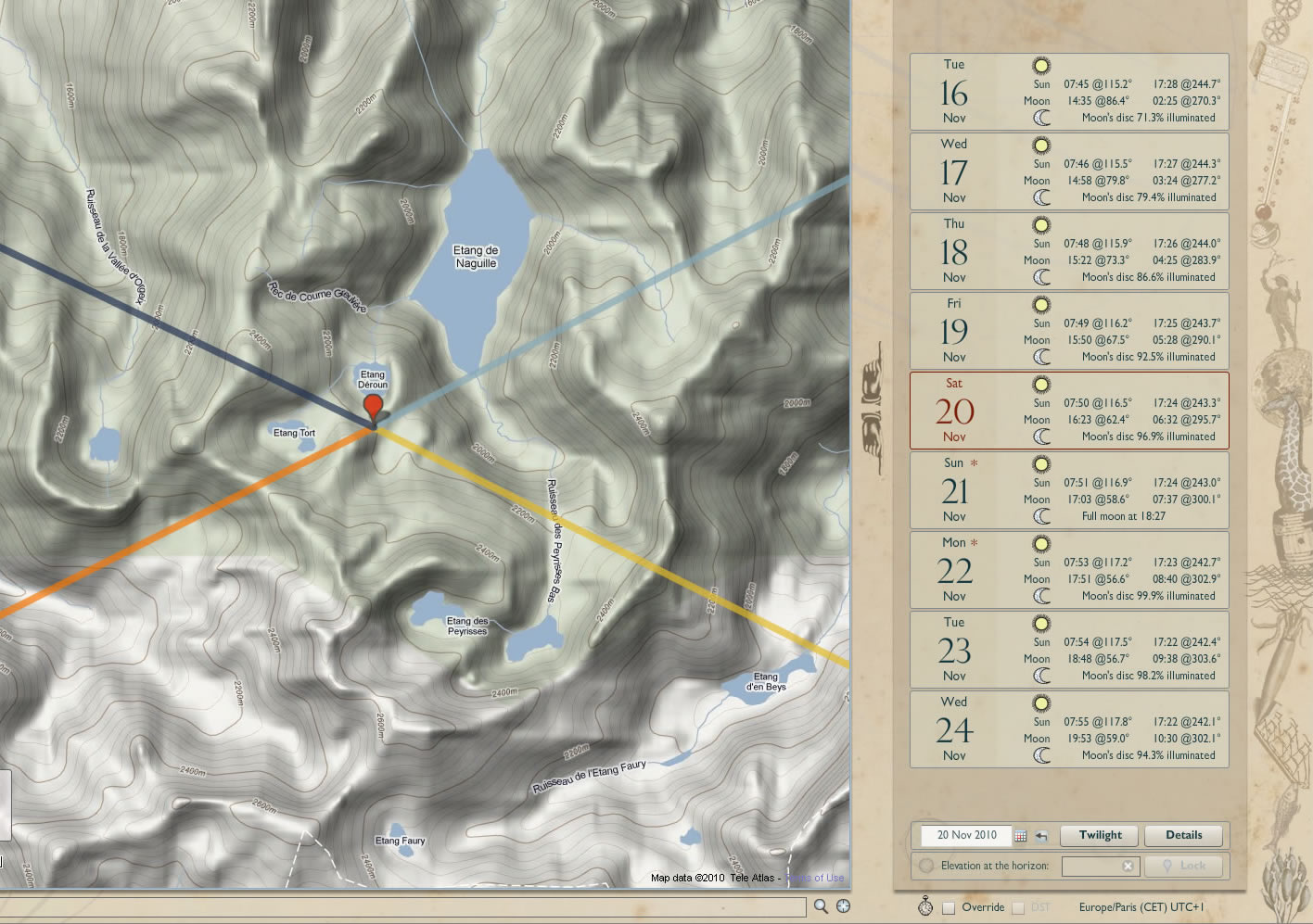Pick the Tue 23 Nov day row
Viewport: 1313px width, 924px height.
[x=1069, y=650]
